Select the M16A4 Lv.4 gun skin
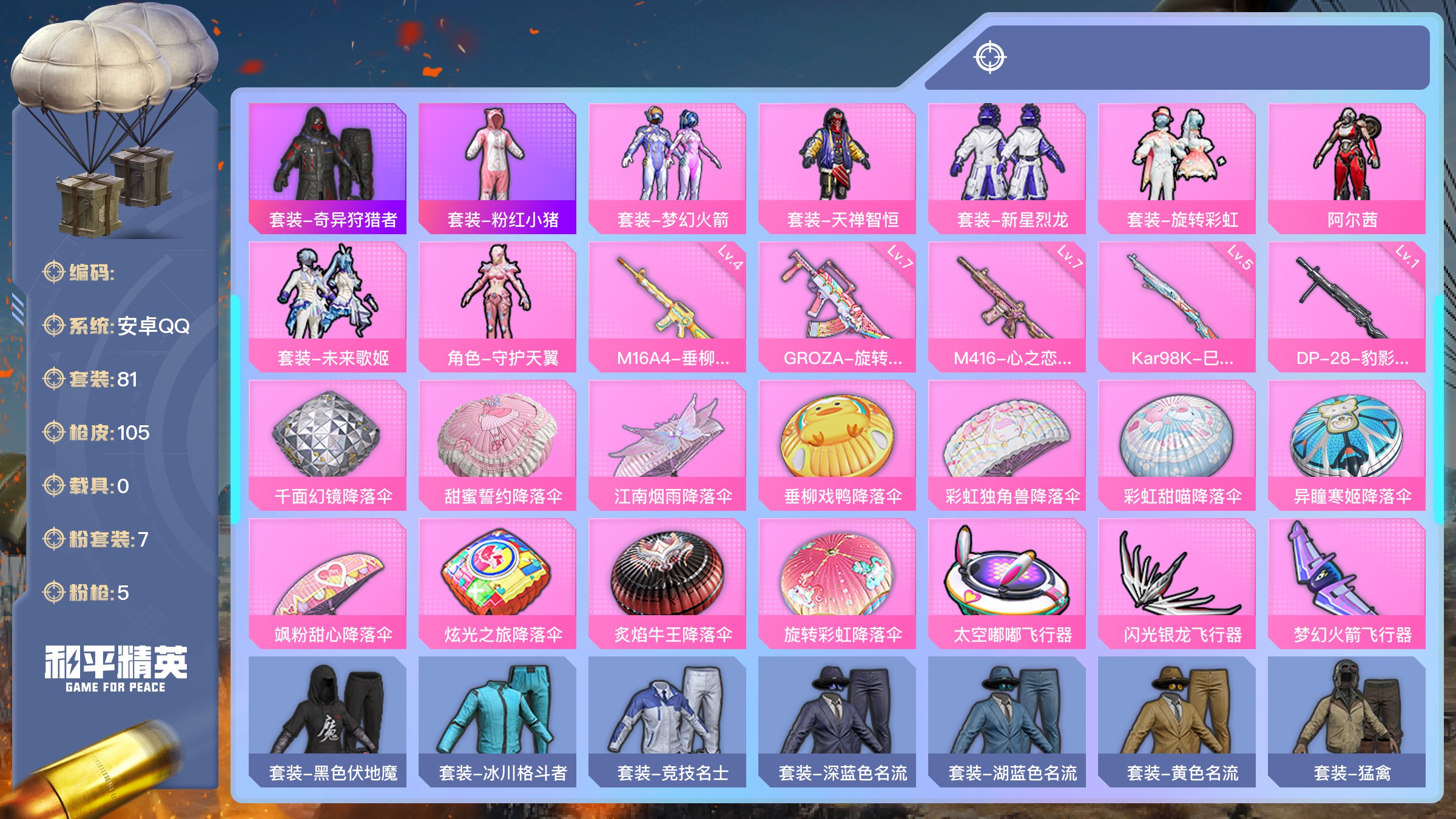This screenshot has width=1456, height=819. tap(667, 306)
